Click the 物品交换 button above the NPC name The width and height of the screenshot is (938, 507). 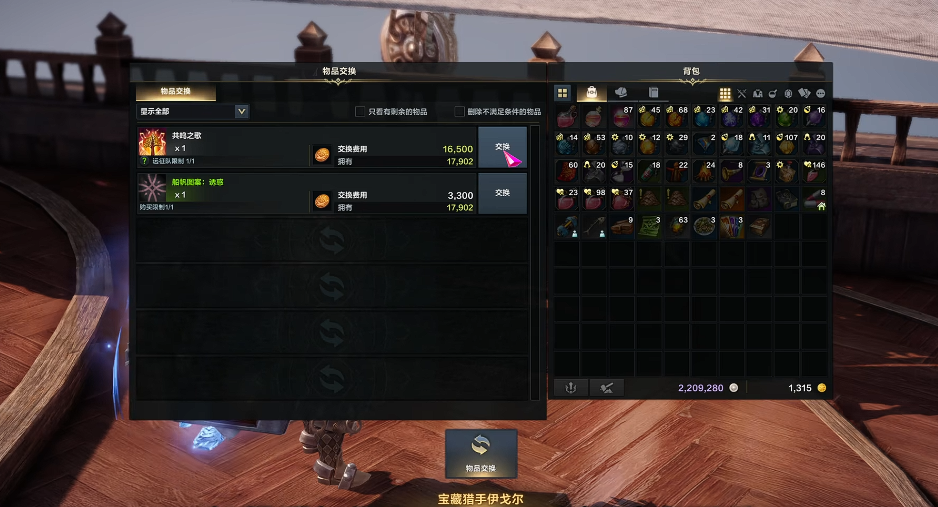(x=481, y=454)
